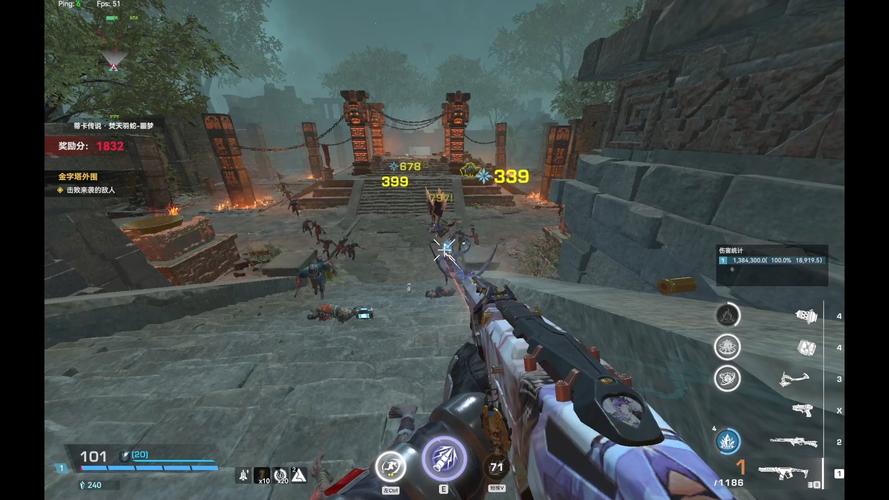Select the grenade canister at top of weapon list
The height and width of the screenshot is (500, 889).
[x=806, y=316]
